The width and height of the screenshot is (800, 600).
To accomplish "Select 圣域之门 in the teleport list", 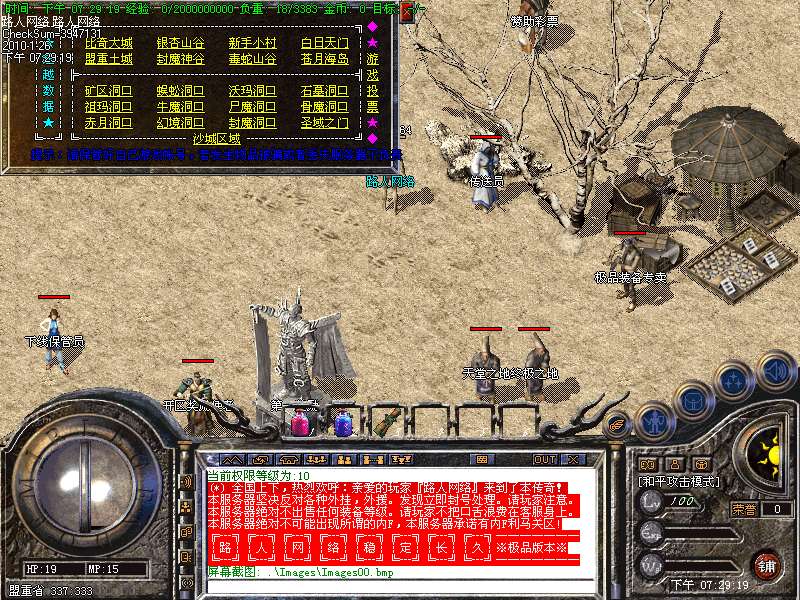I will pyautogui.click(x=324, y=123).
